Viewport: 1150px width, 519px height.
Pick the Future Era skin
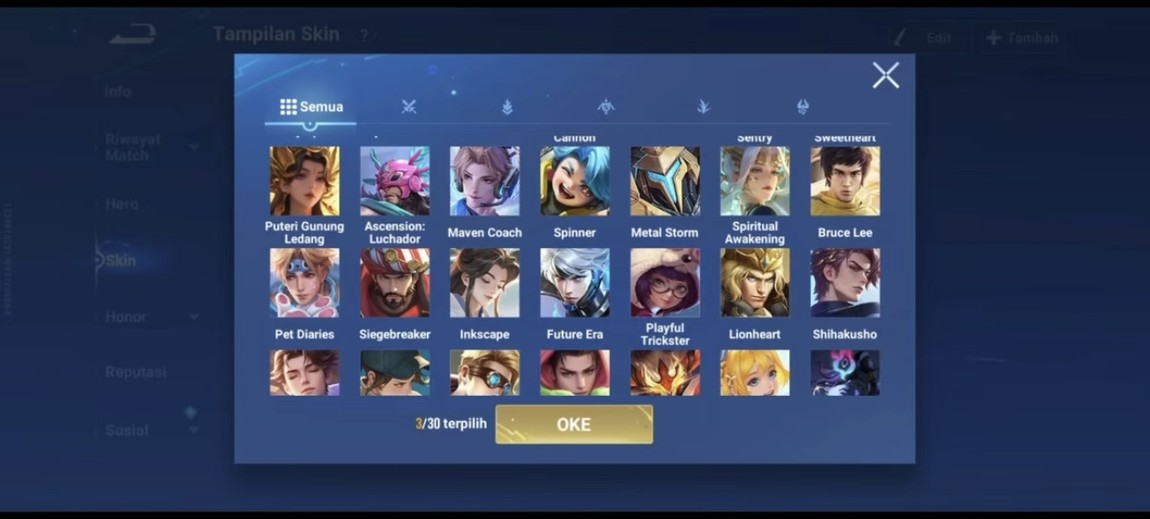click(575, 283)
